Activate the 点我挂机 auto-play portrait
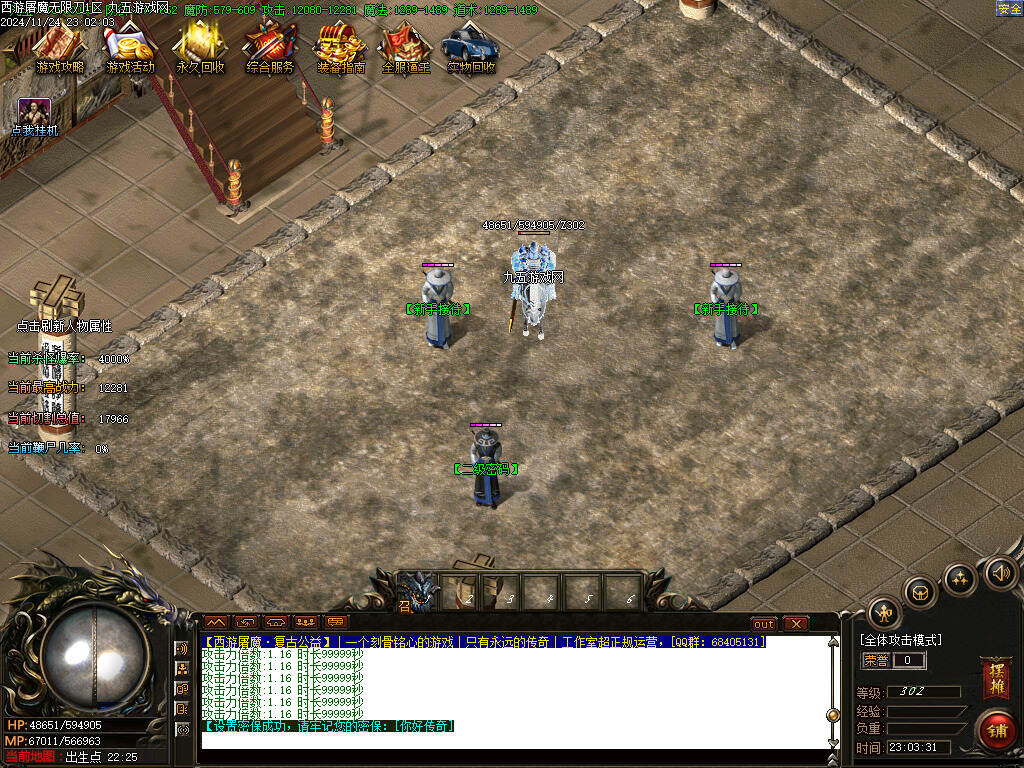 click(35, 113)
